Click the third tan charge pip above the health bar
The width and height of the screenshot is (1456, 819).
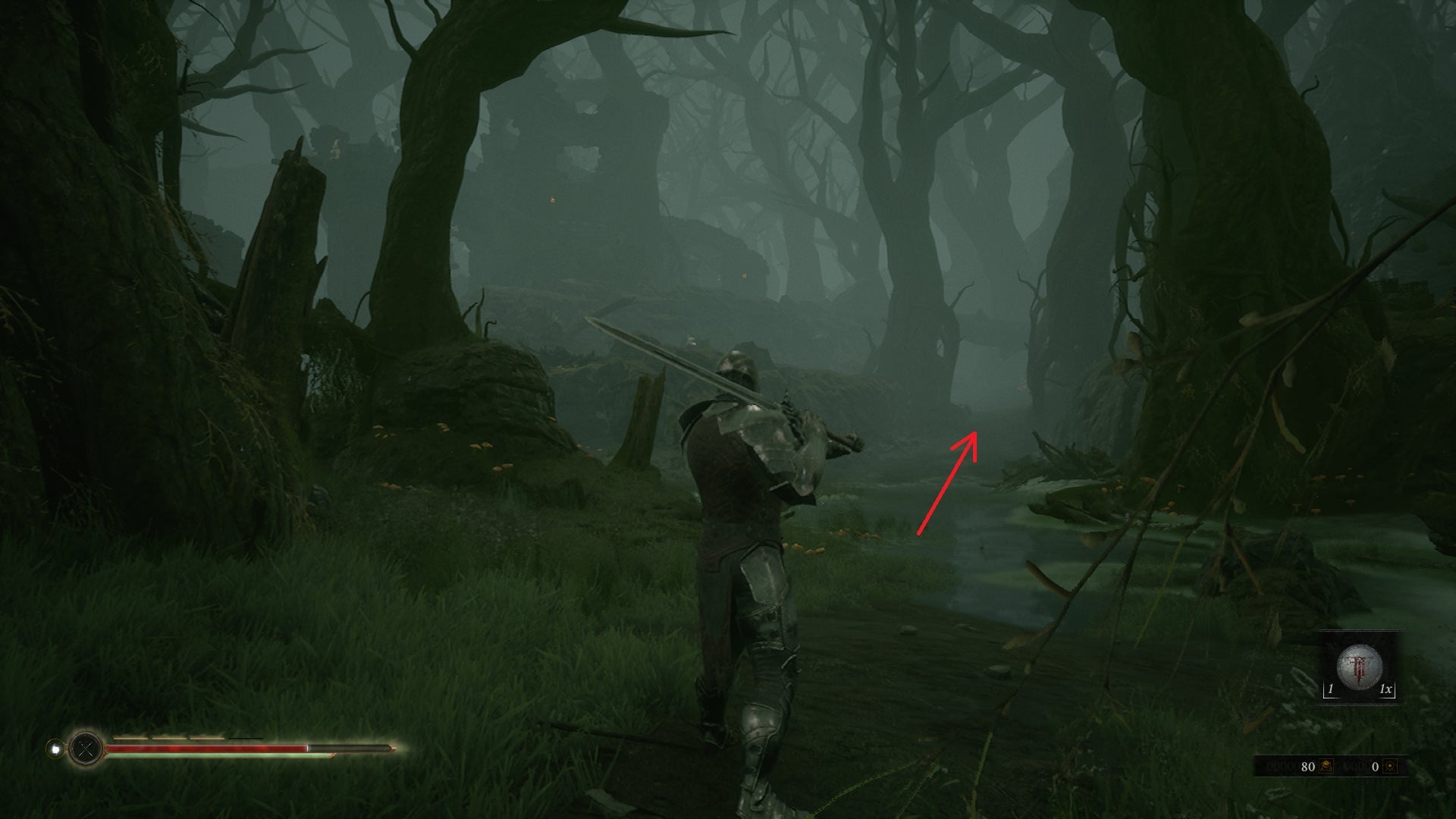pyautogui.click(x=206, y=738)
